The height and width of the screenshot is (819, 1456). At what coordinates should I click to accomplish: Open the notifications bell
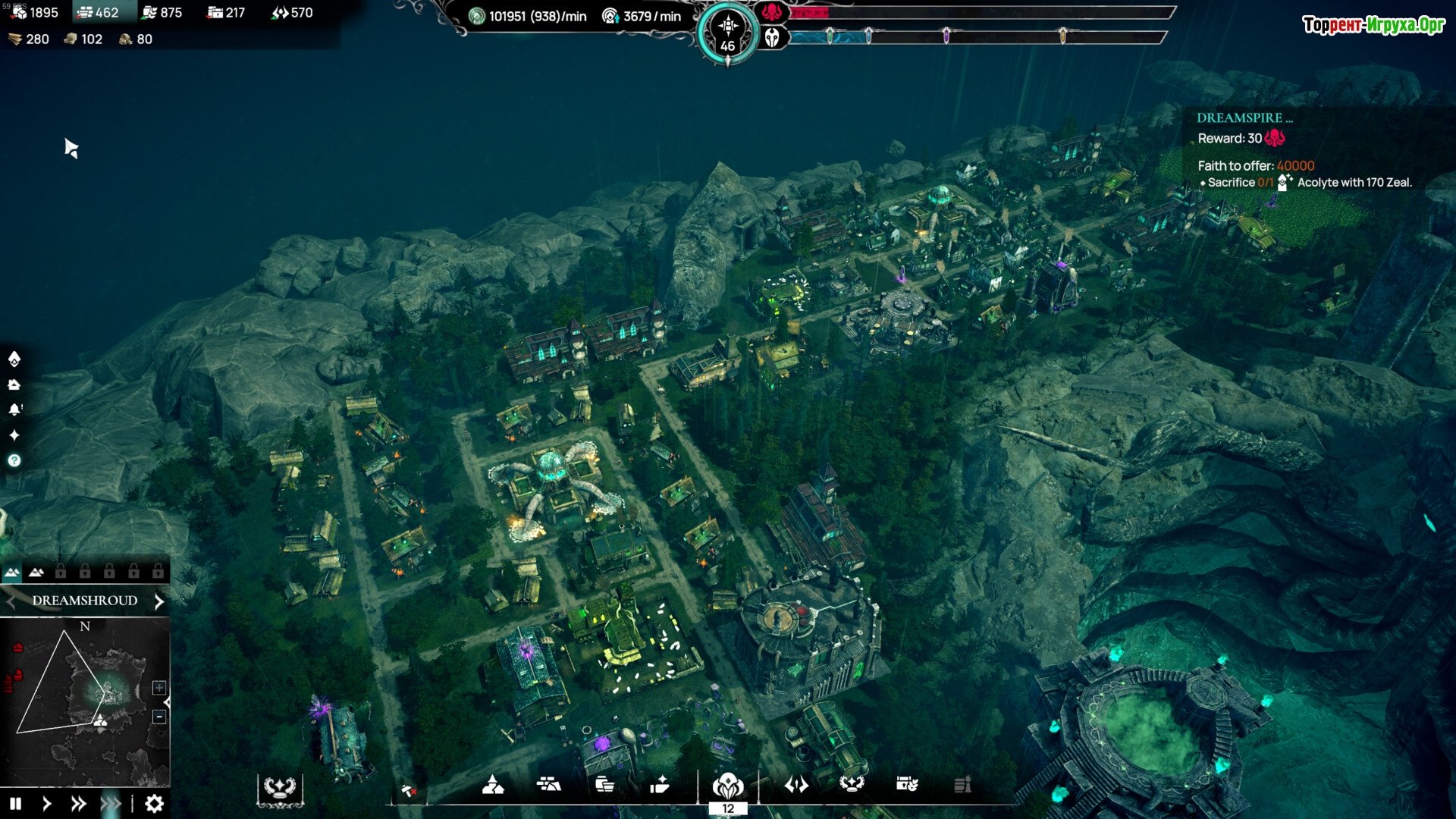tap(14, 409)
